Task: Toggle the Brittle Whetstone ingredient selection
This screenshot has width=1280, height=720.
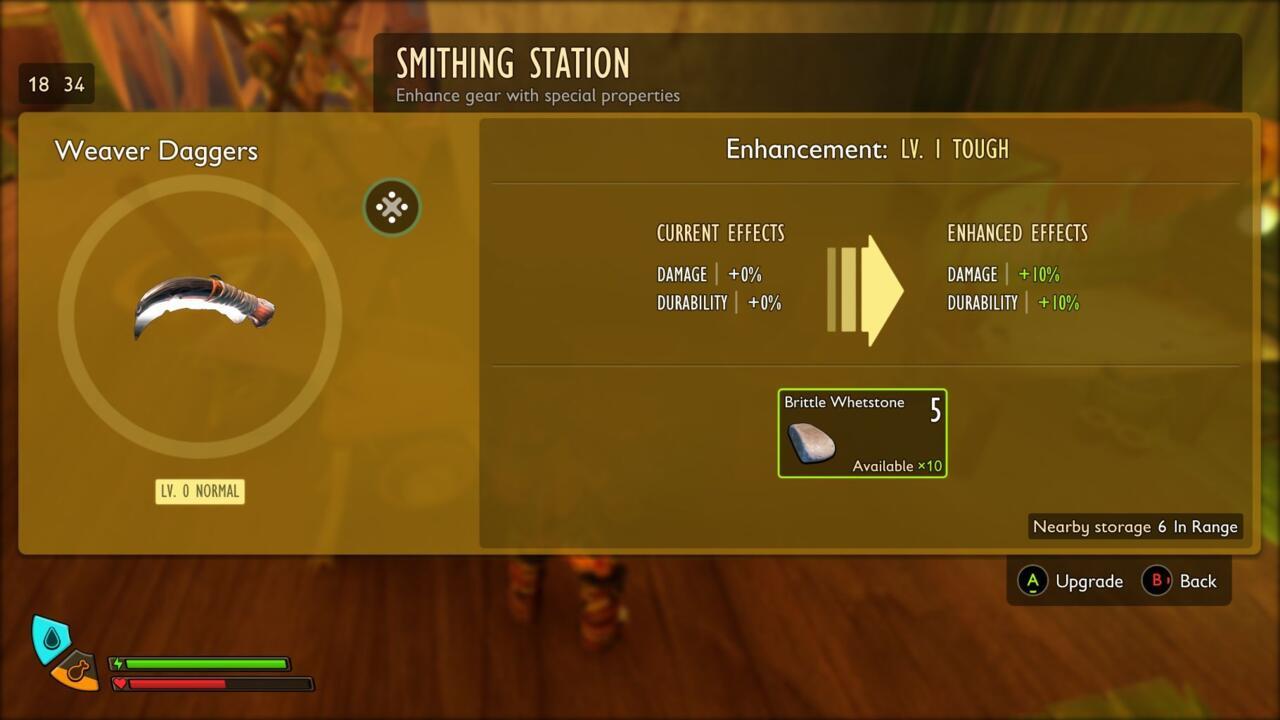Action: click(x=862, y=432)
